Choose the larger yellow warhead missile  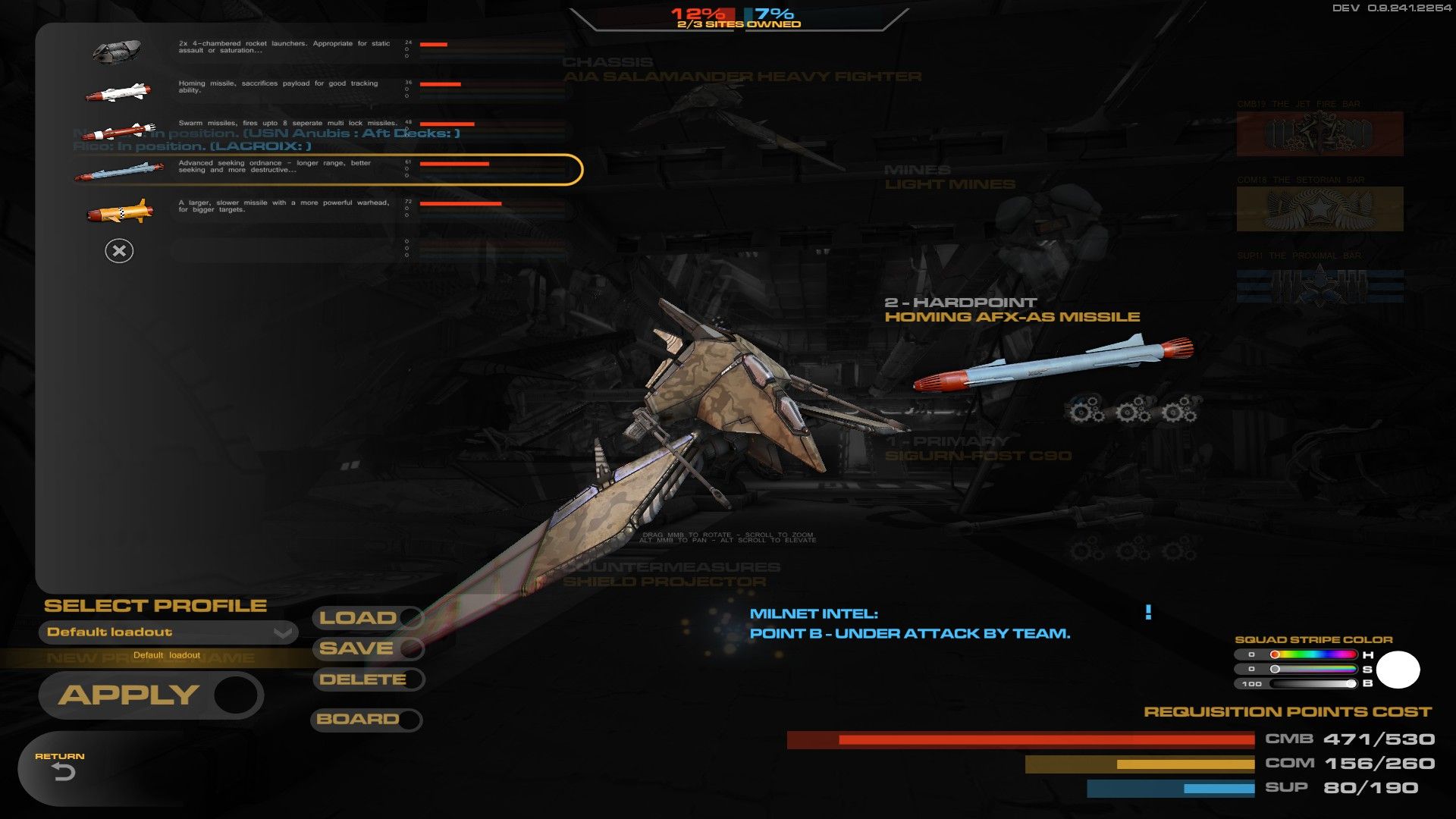point(303,207)
